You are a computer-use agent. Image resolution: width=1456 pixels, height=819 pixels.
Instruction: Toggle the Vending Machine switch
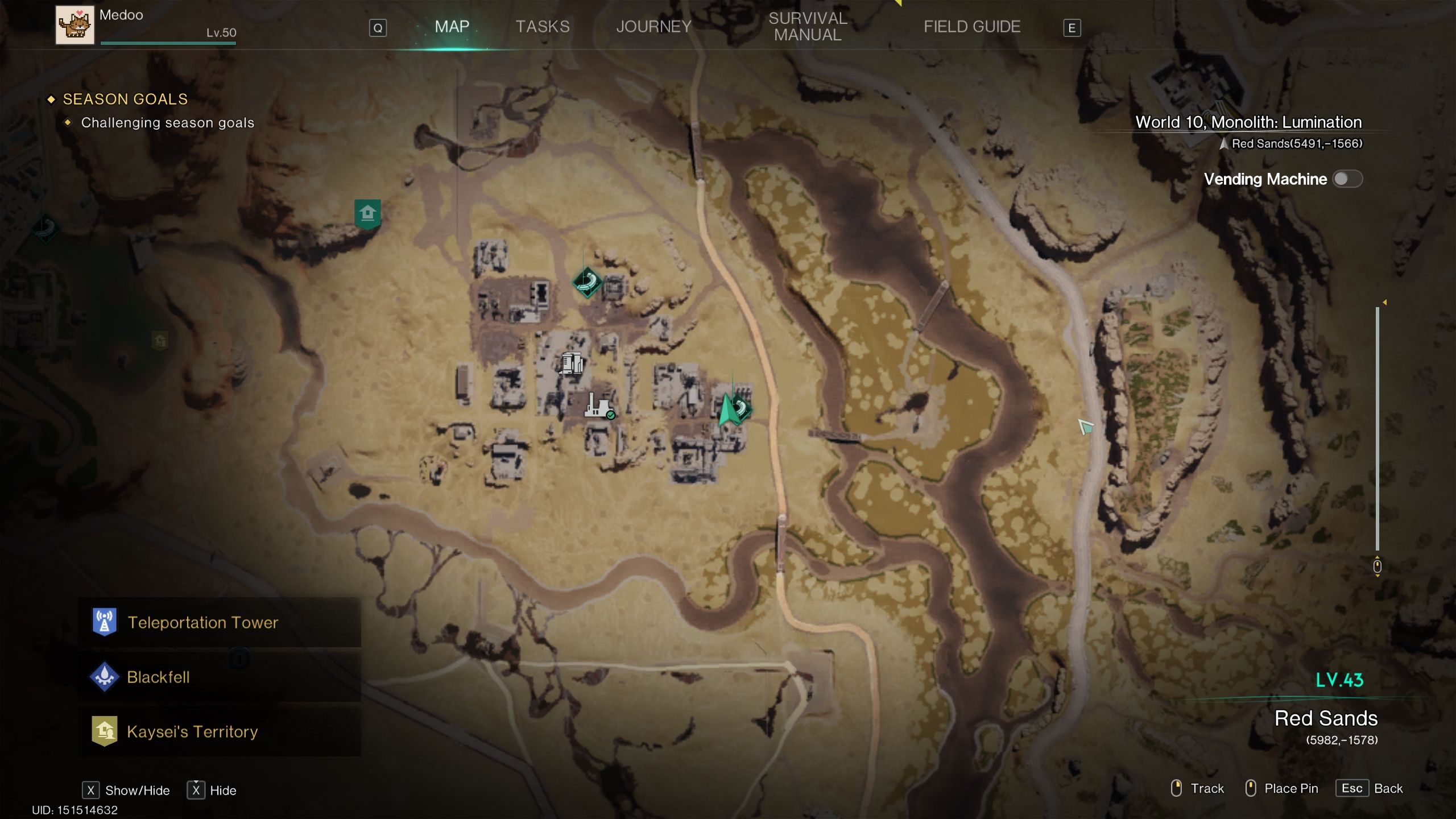(1347, 179)
